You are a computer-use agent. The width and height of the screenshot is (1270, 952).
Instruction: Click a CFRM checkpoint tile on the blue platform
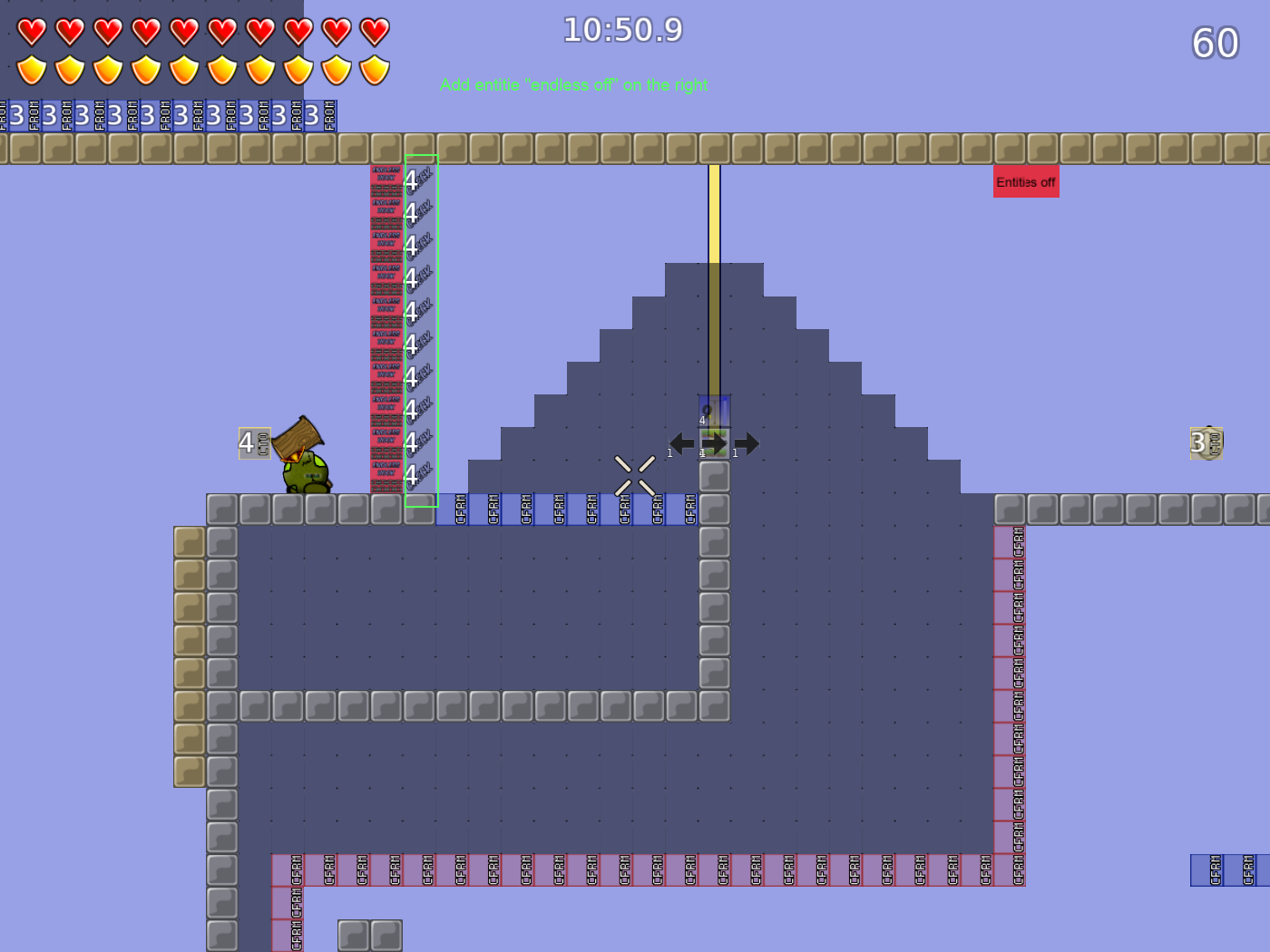[x=494, y=510]
